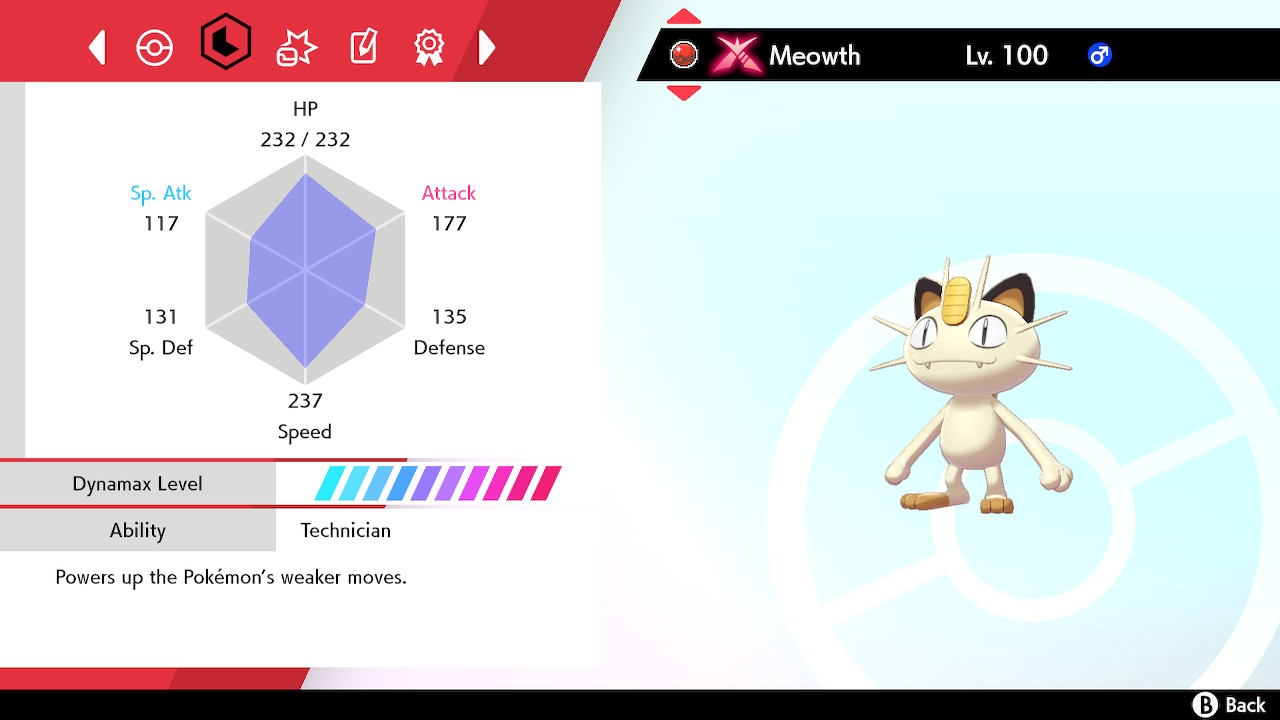Click the white right navigation arrow

point(487,47)
